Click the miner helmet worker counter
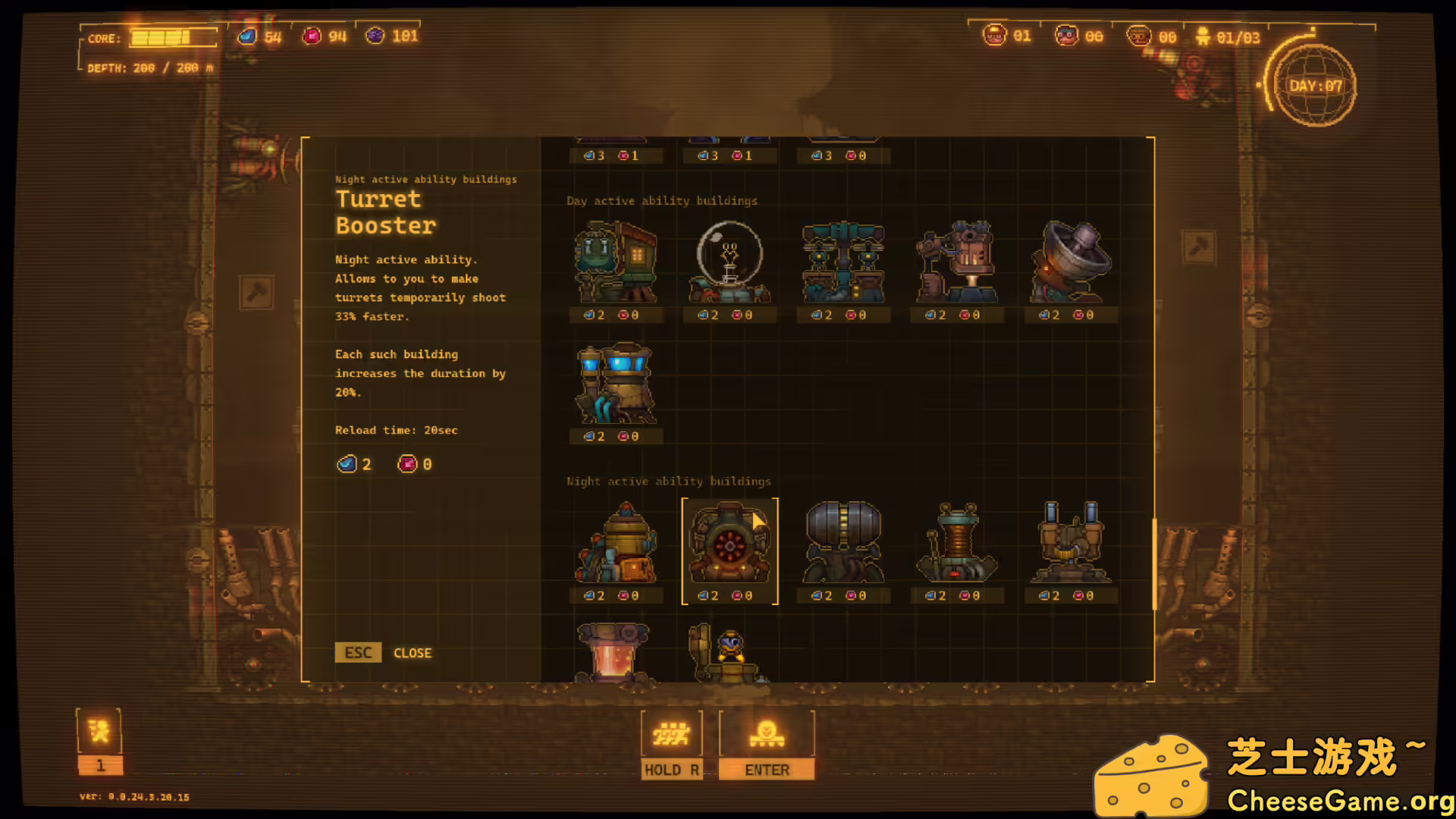Image resolution: width=1456 pixels, height=819 pixels. (994, 36)
